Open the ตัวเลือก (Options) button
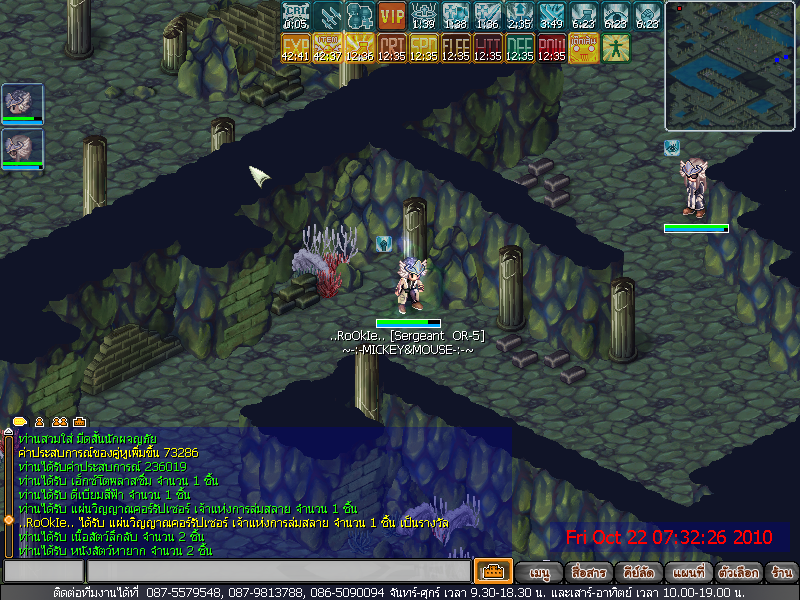The width and height of the screenshot is (800, 600). [x=737, y=573]
